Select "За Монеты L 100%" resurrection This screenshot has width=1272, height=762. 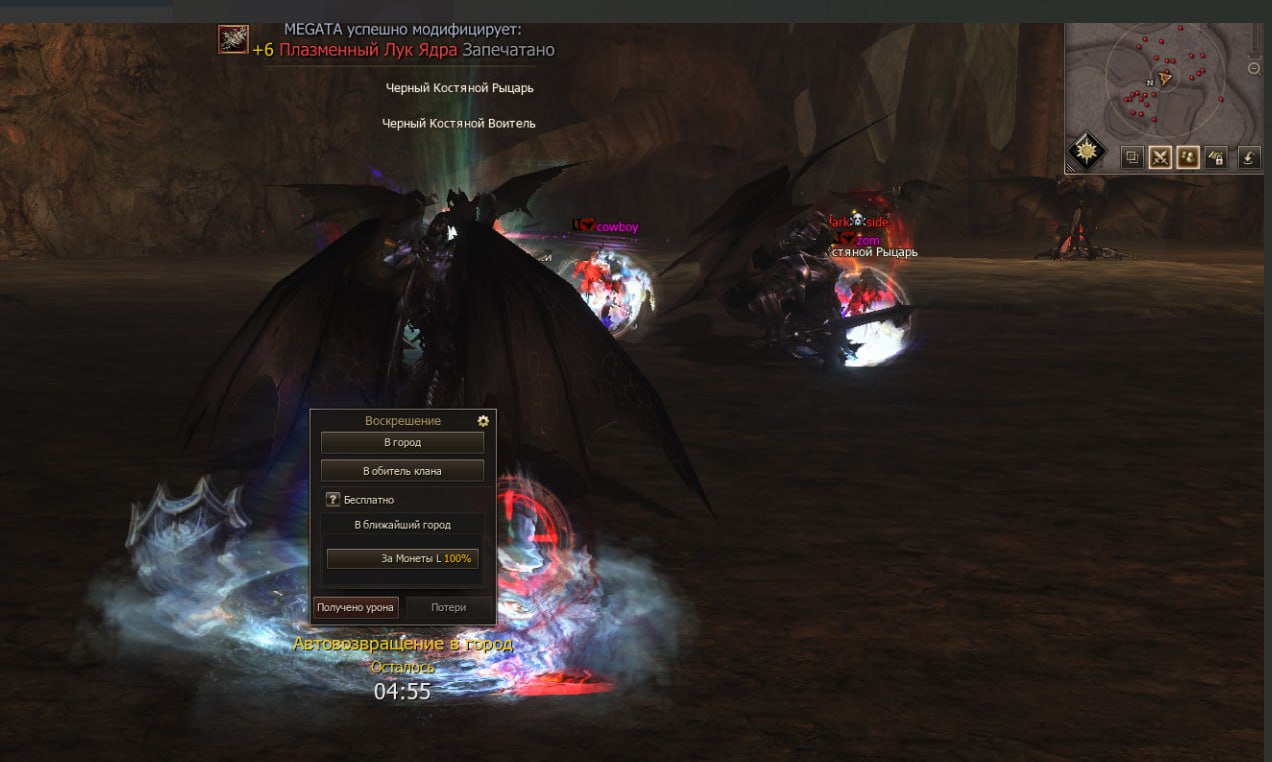point(402,558)
